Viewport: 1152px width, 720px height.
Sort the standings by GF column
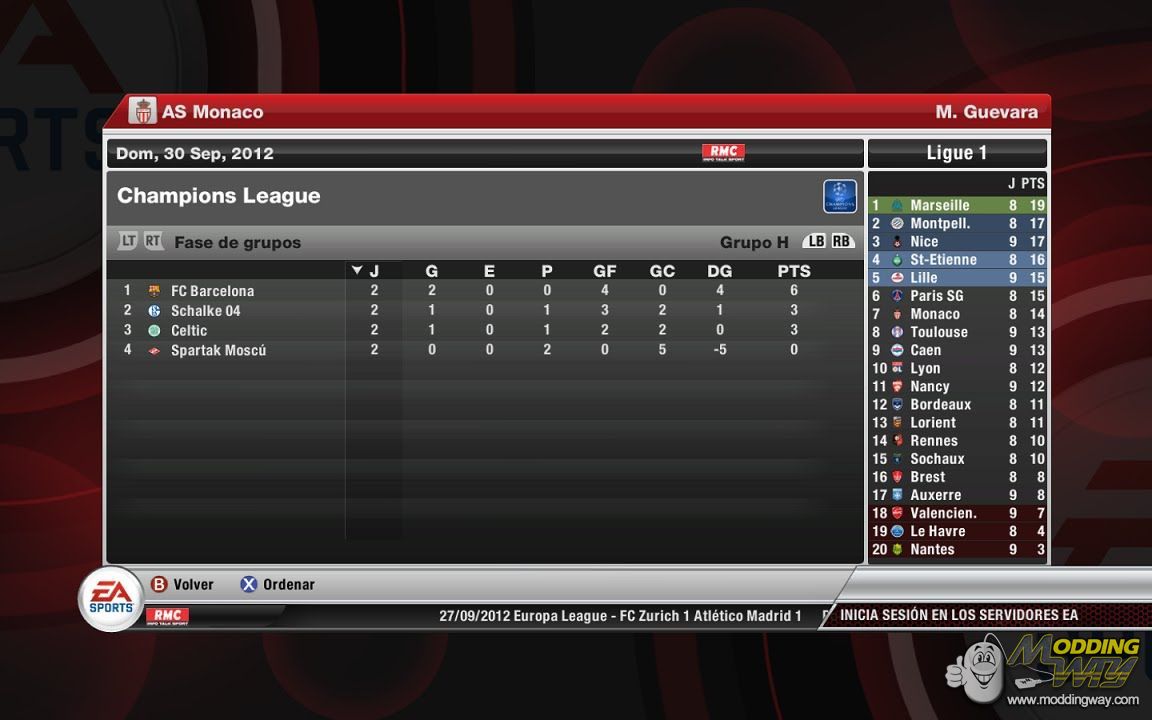604,271
